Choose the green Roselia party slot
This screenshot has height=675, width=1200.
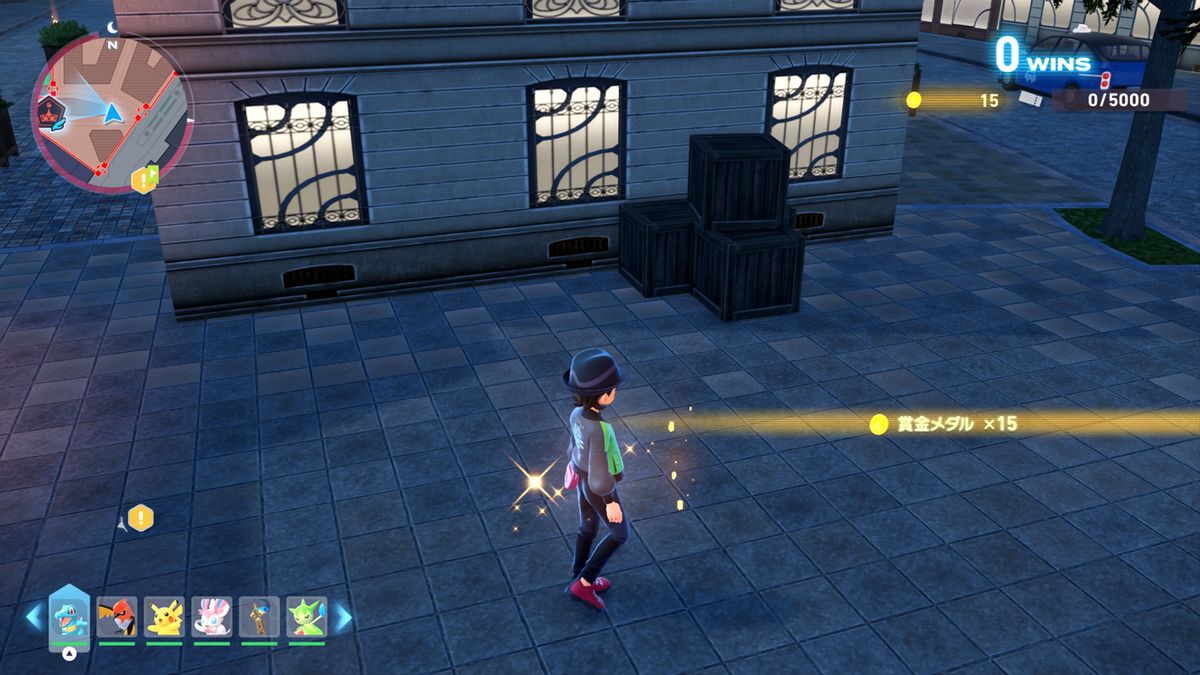click(x=307, y=616)
